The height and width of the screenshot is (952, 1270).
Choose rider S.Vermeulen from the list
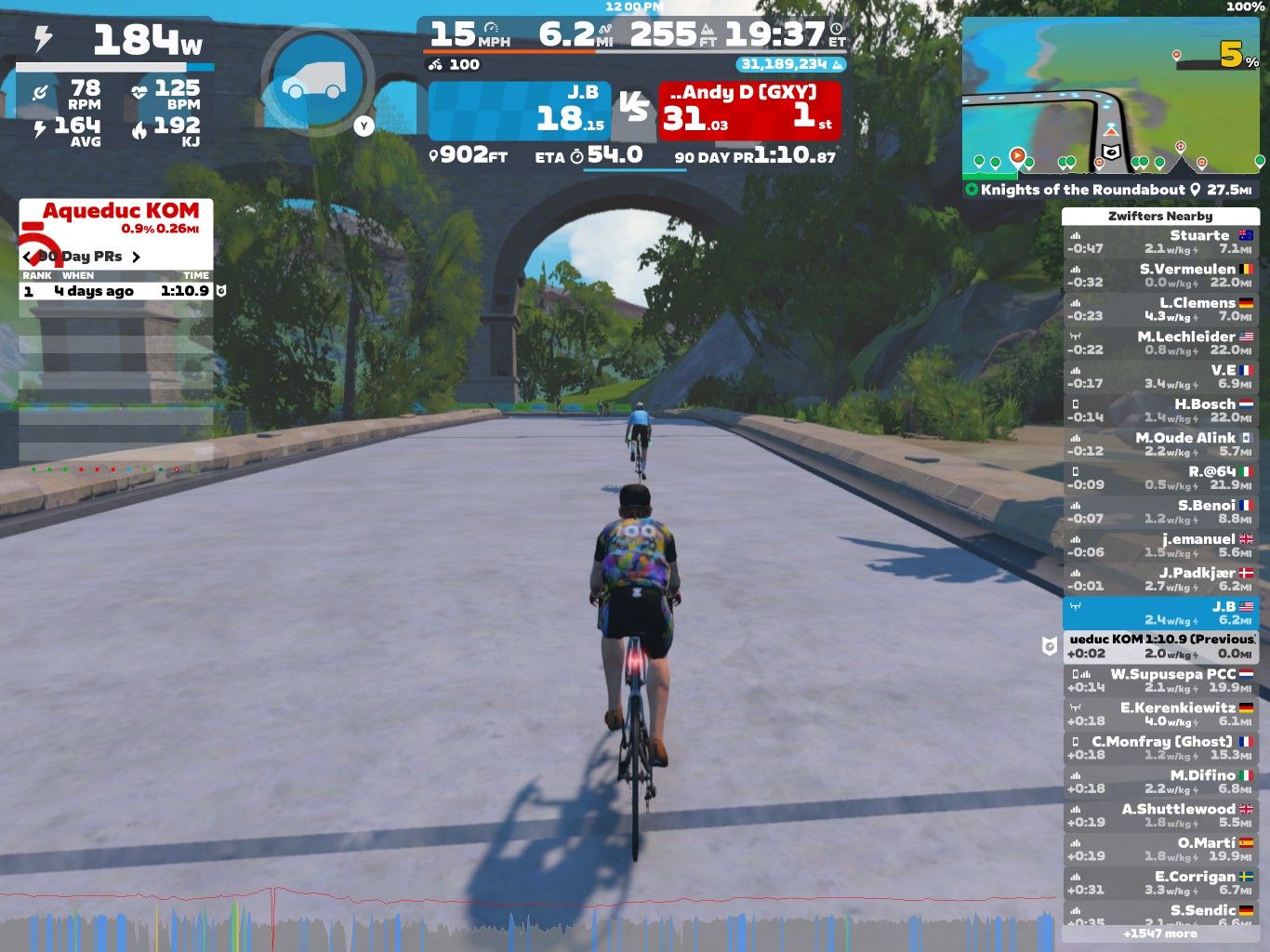coord(1160,276)
